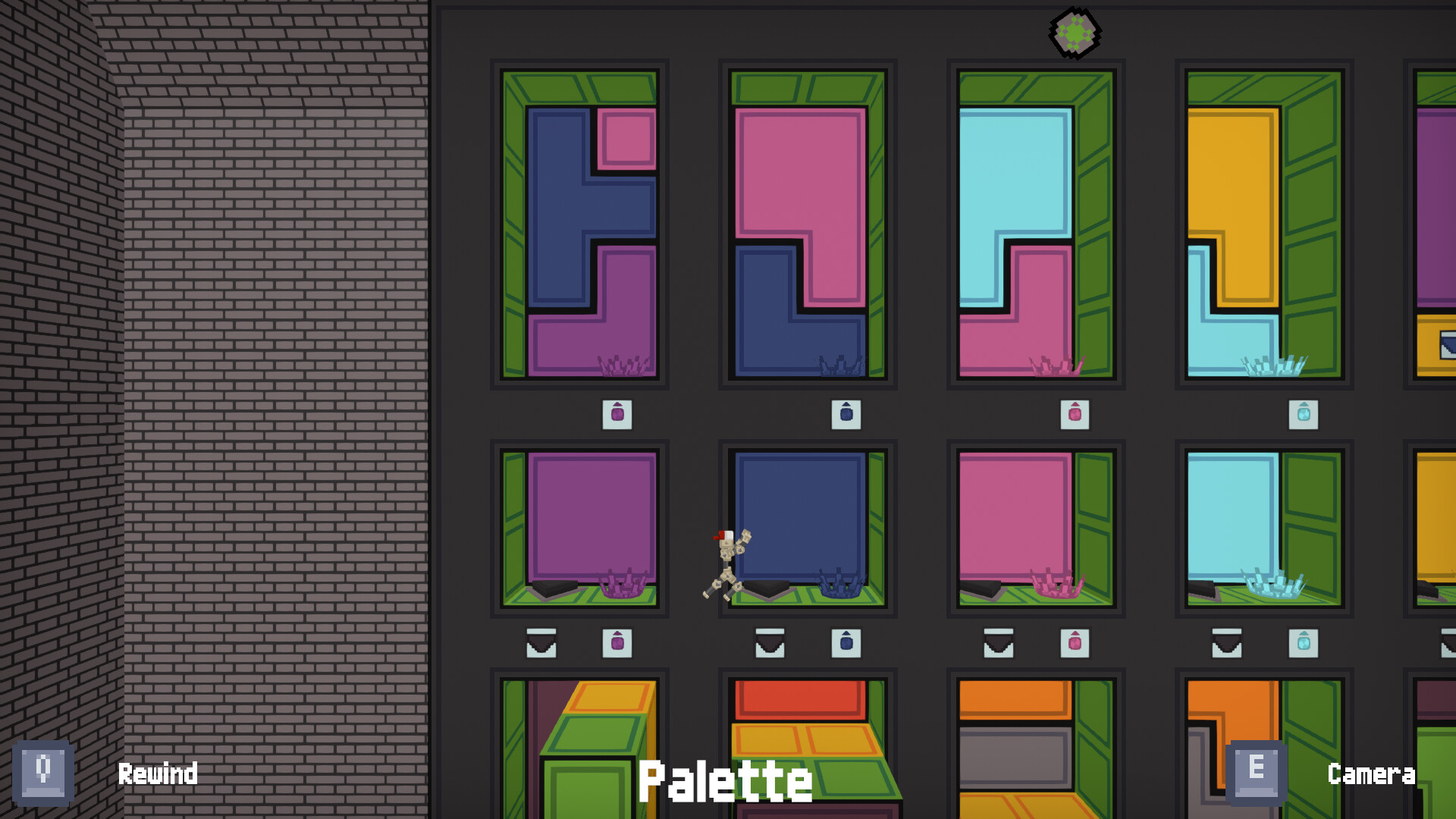Viewport: 1456px width, 819px height.
Task: Select the blue paint jar icon below the pink window
Action: point(848,416)
